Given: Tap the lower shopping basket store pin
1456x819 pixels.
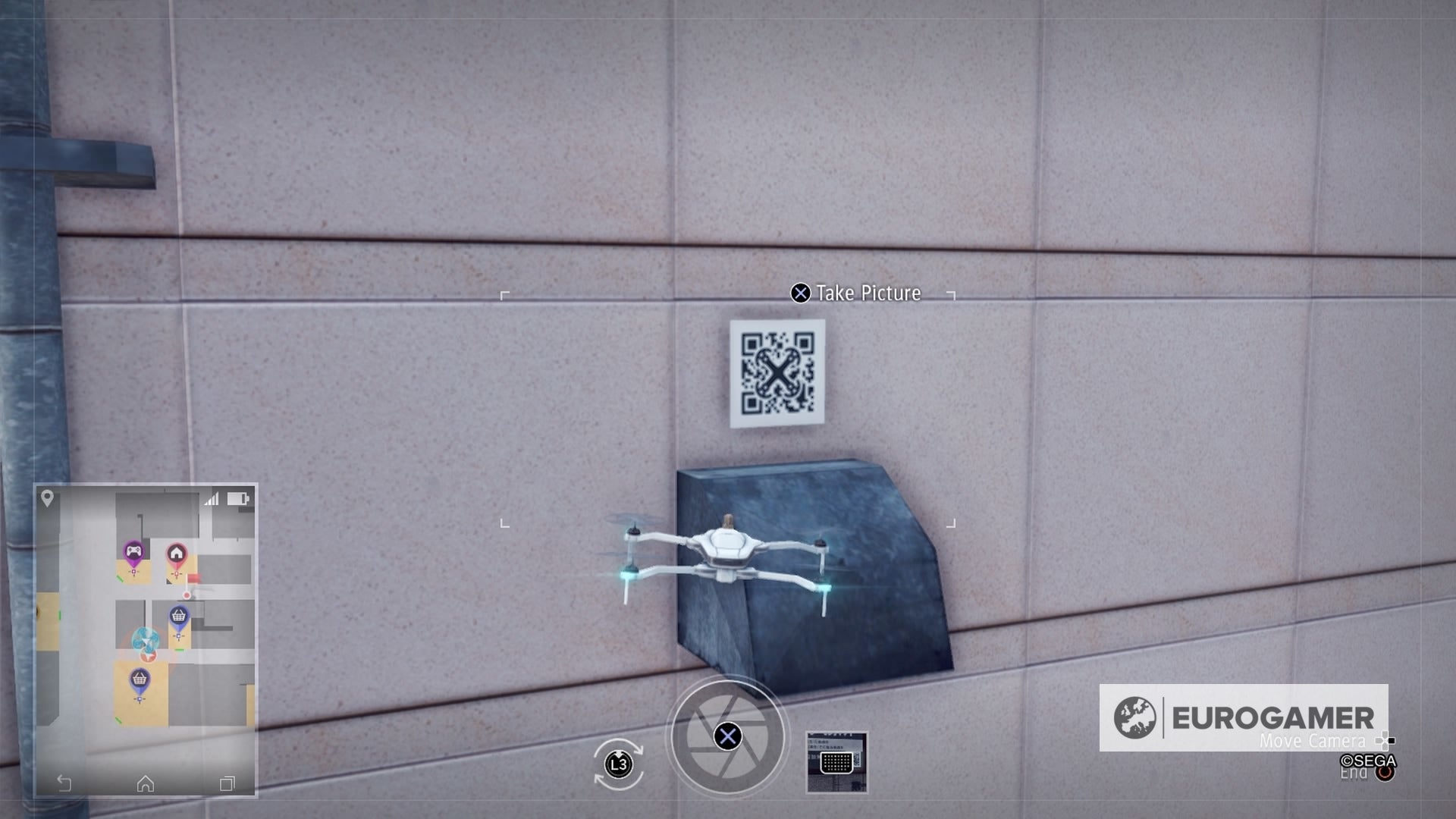Looking at the screenshot, I should [x=140, y=677].
